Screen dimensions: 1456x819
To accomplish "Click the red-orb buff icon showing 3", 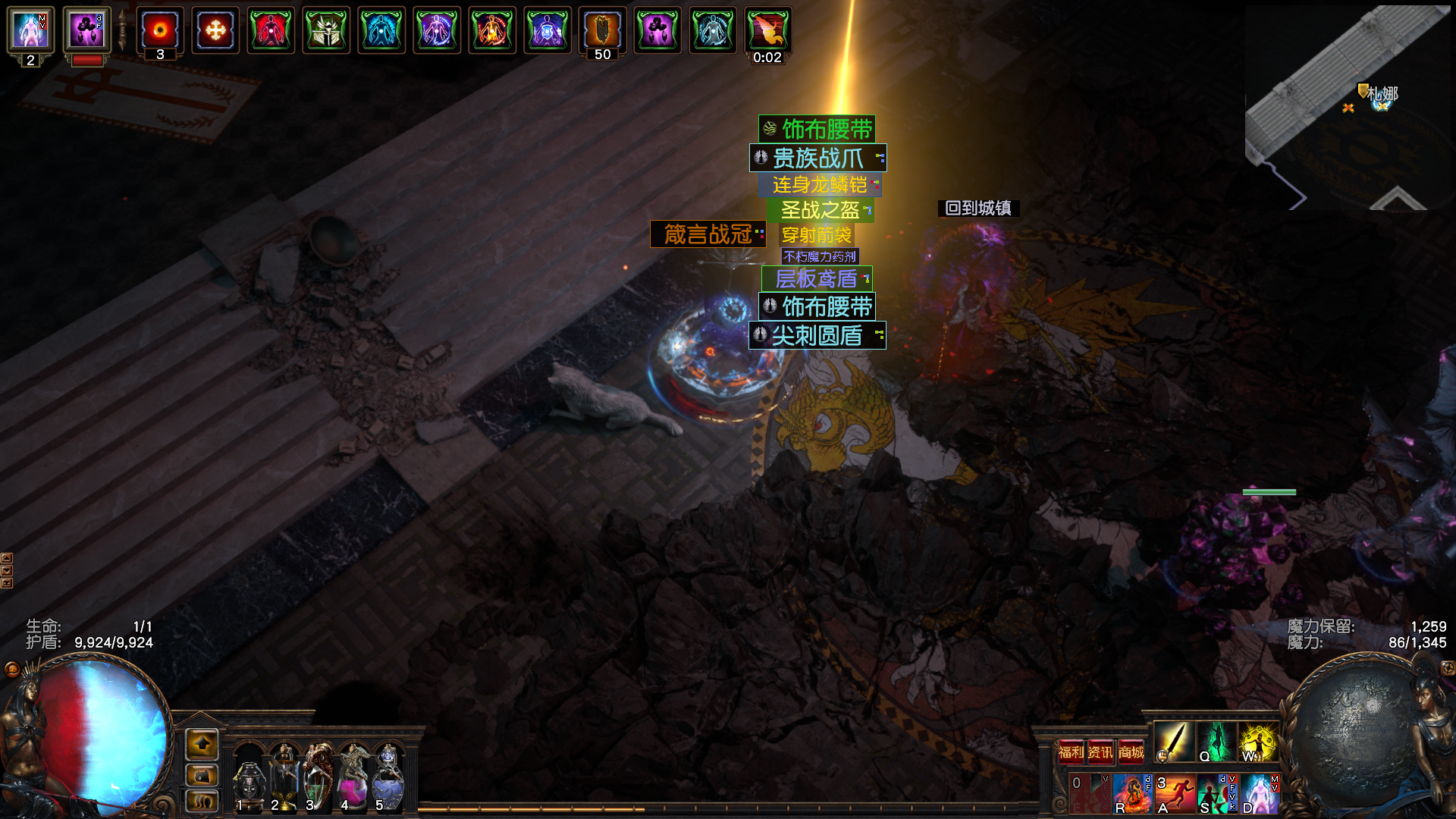I will pyautogui.click(x=160, y=31).
